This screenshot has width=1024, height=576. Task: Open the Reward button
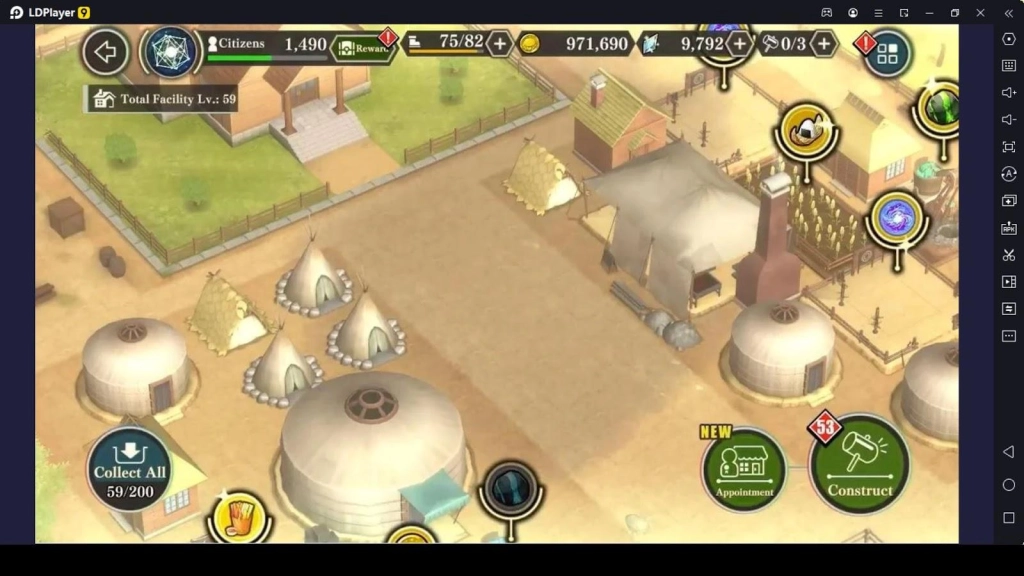pos(365,47)
